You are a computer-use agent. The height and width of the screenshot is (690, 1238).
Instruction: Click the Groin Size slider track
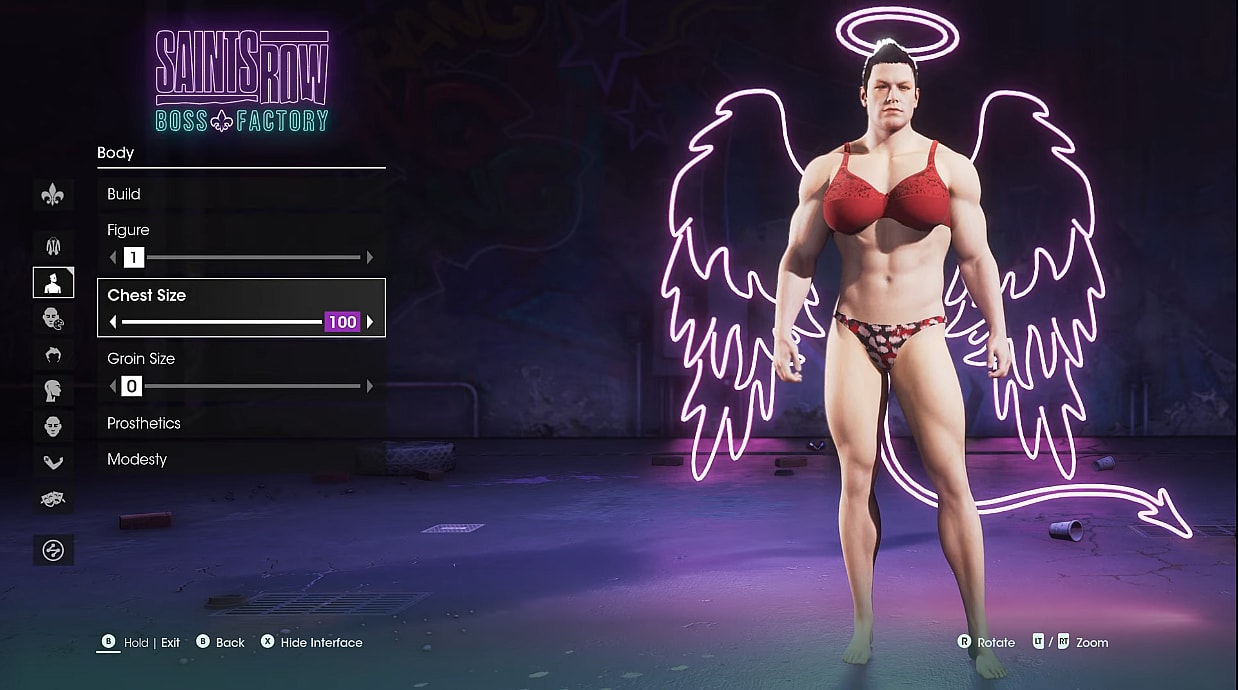[250, 386]
